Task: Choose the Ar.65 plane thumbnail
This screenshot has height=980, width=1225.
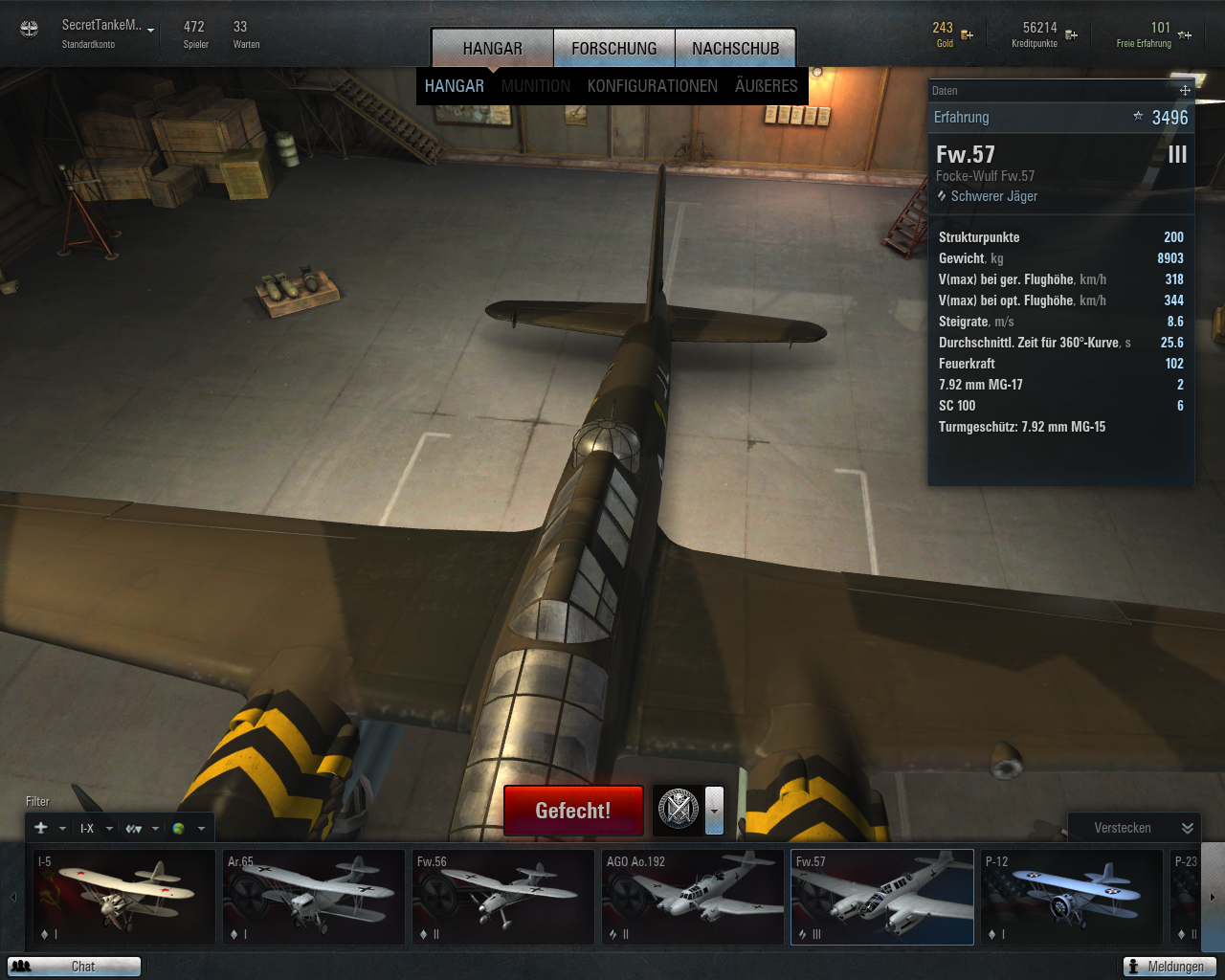Action: click(314, 897)
